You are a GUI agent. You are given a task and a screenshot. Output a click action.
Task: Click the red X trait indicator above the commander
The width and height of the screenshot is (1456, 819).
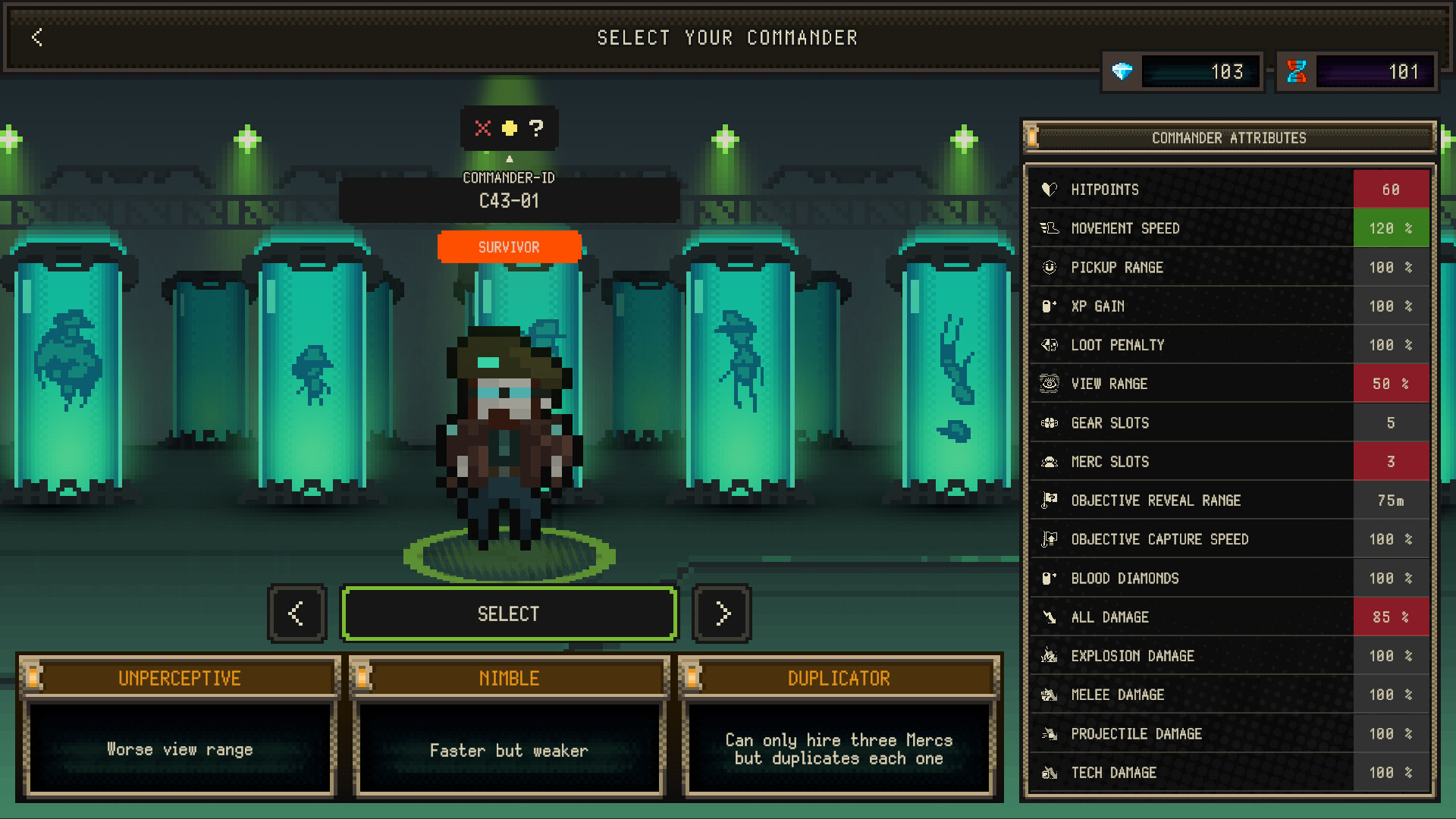483,129
